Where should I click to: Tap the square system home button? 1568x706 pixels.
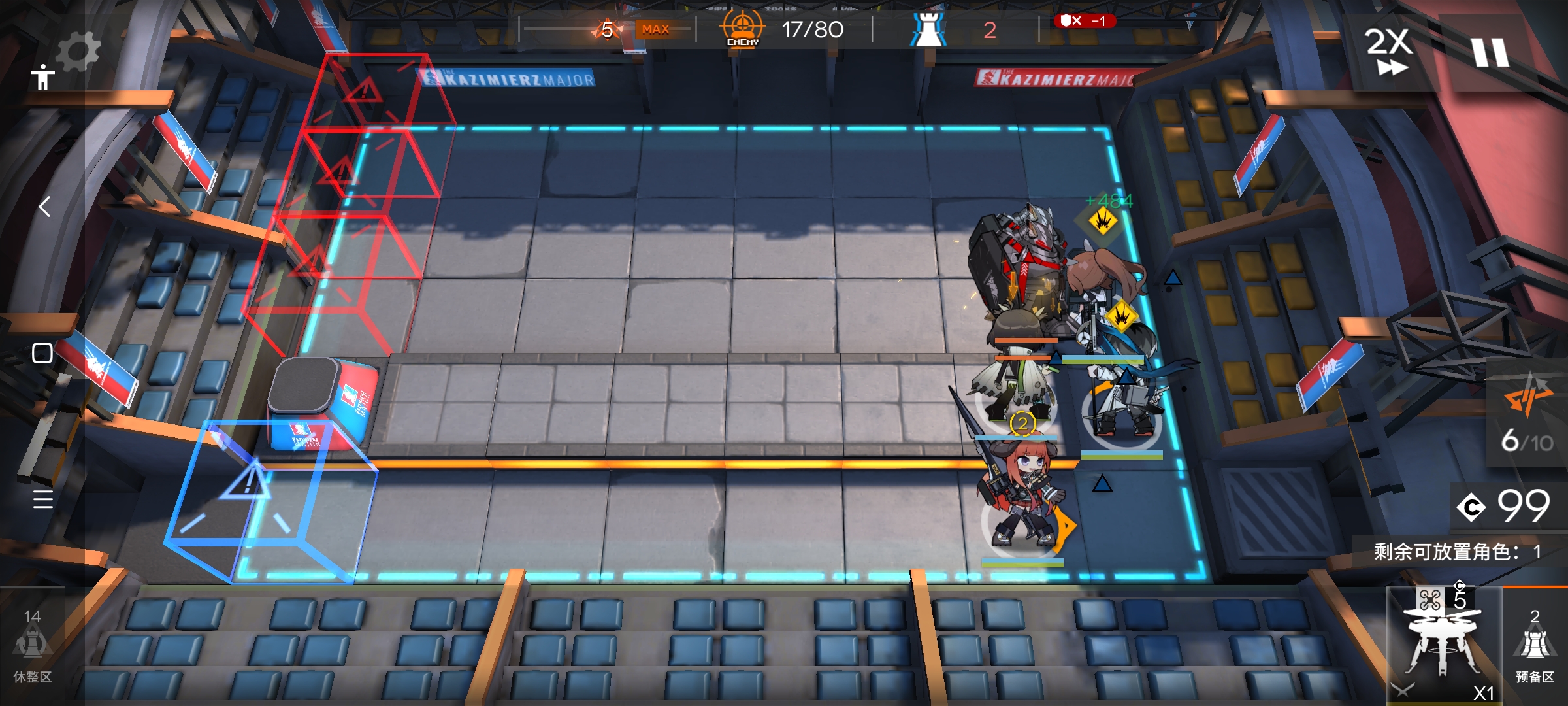coord(42,353)
